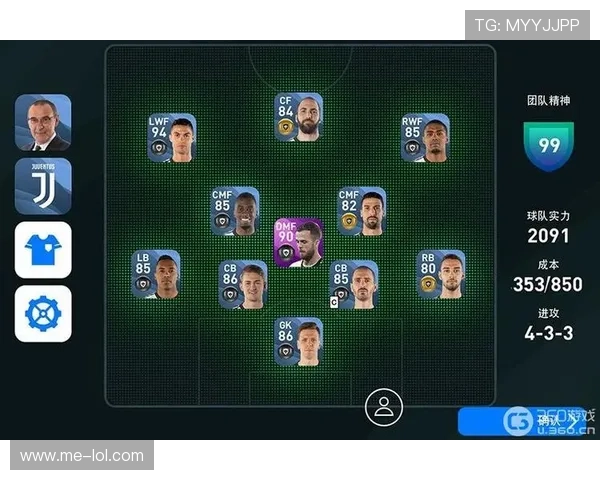Image resolution: width=600 pixels, height=480 pixels.
Task: Open the game plan gear button
Action: tap(43, 313)
